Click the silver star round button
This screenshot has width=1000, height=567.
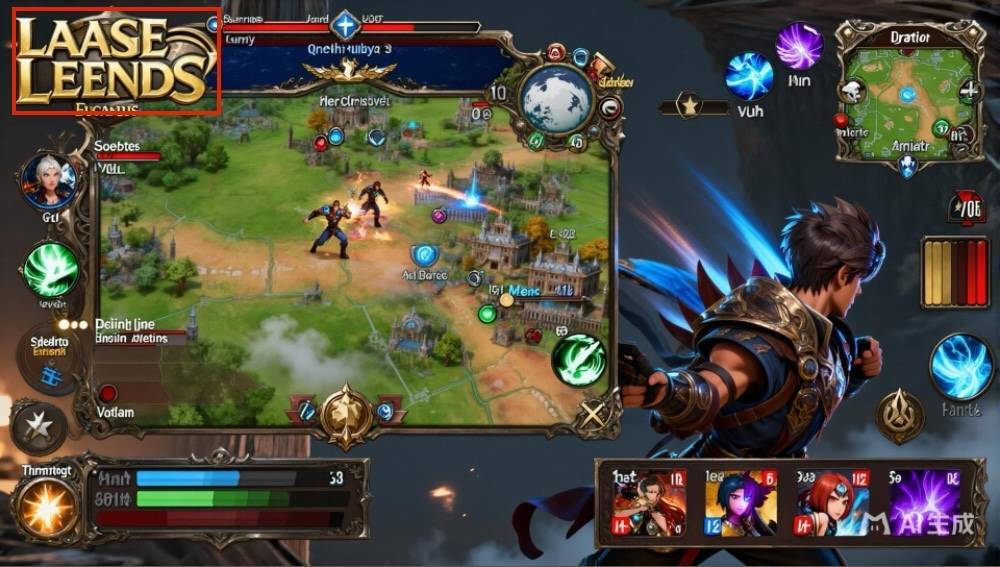coord(38,427)
